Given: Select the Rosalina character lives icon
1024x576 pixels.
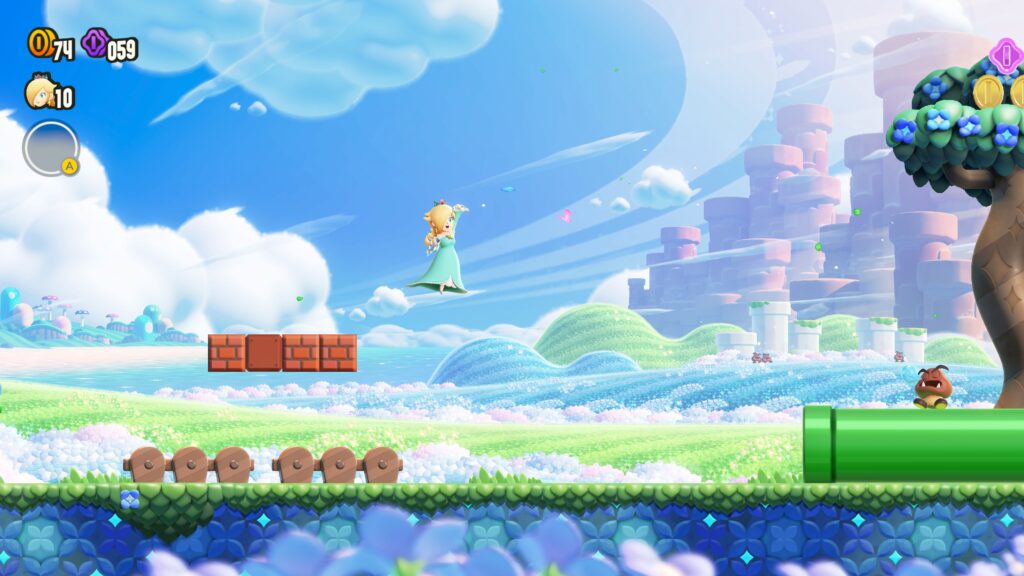Looking at the screenshot, I should [39, 92].
